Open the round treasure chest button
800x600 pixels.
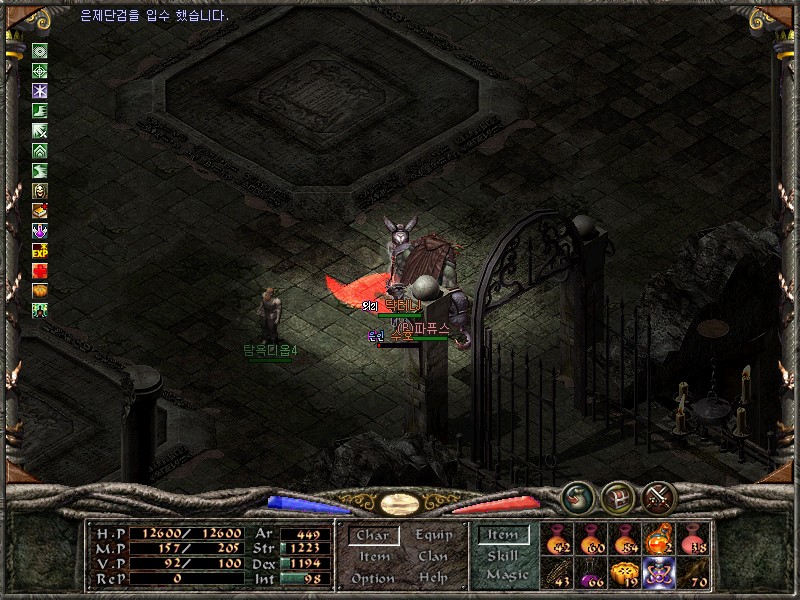pos(618,497)
